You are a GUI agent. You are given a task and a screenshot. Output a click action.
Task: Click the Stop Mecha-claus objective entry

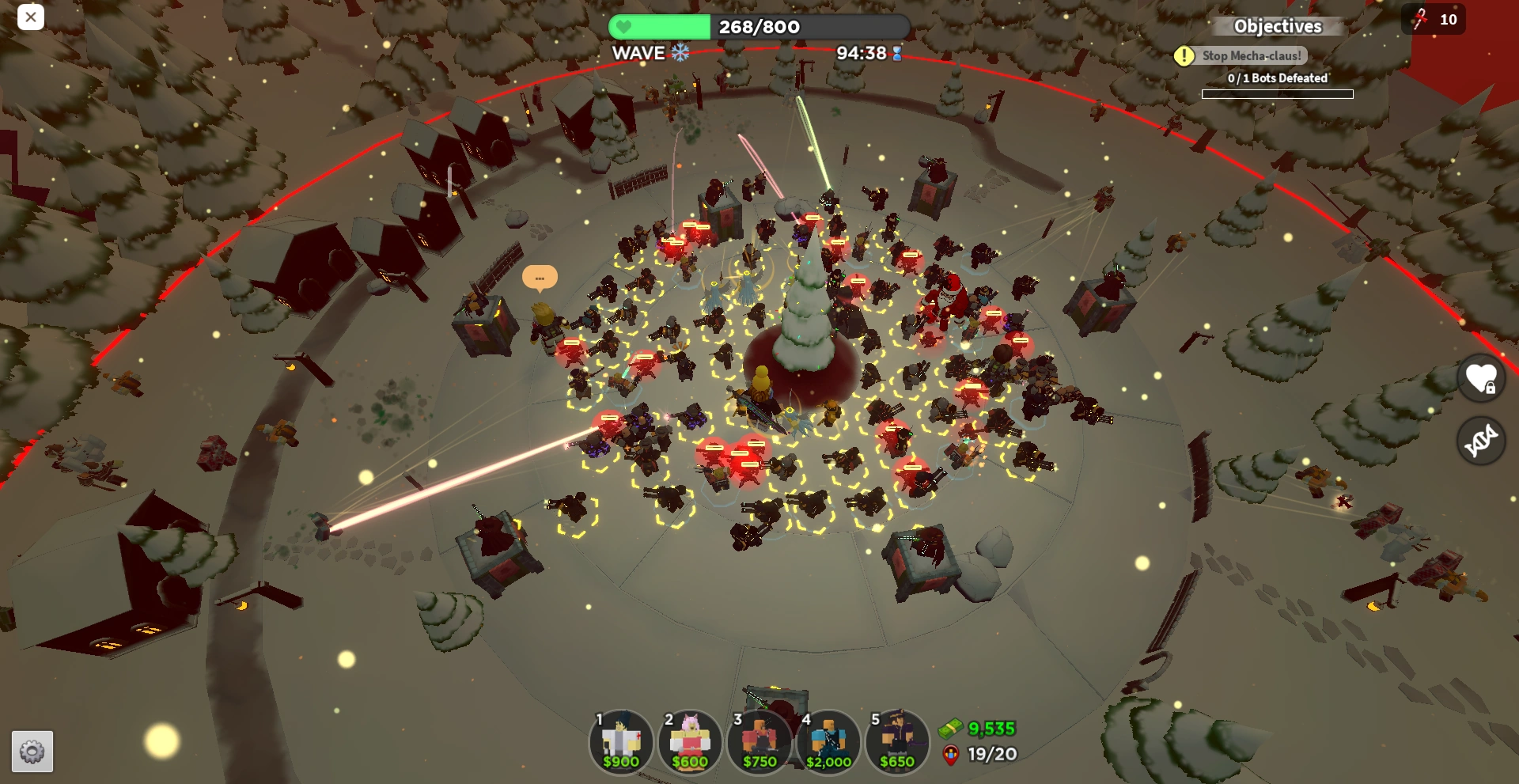(1251, 55)
